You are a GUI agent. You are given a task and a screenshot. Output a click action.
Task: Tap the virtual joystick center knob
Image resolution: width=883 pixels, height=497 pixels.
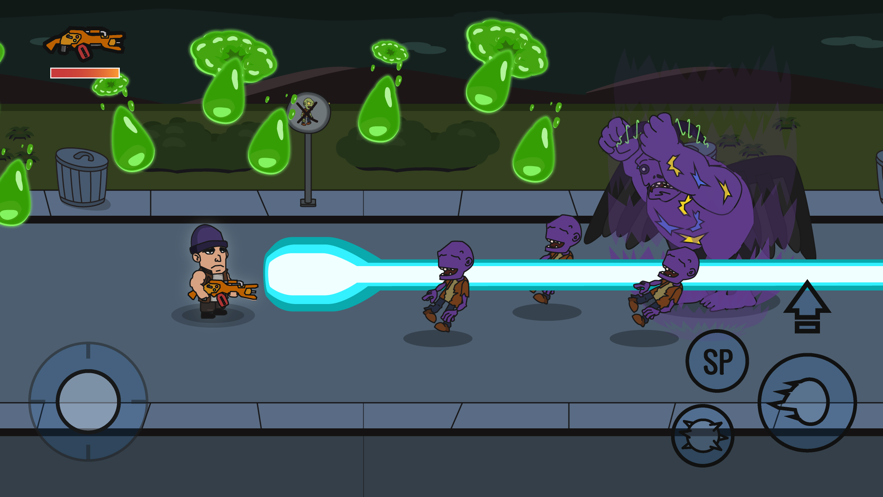click(88, 401)
